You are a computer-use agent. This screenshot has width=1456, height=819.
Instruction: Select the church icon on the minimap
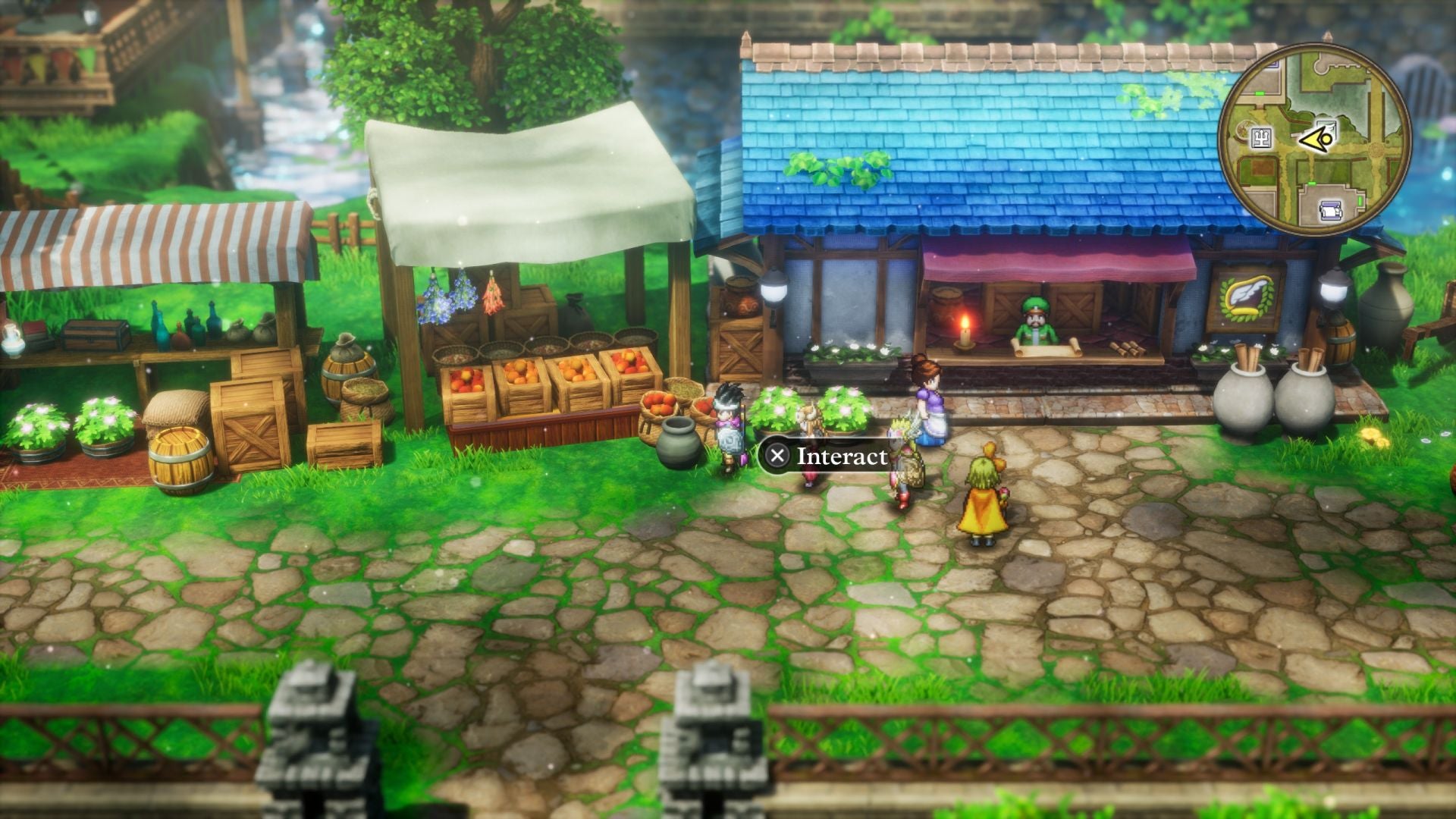click(x=1260, y=138)
